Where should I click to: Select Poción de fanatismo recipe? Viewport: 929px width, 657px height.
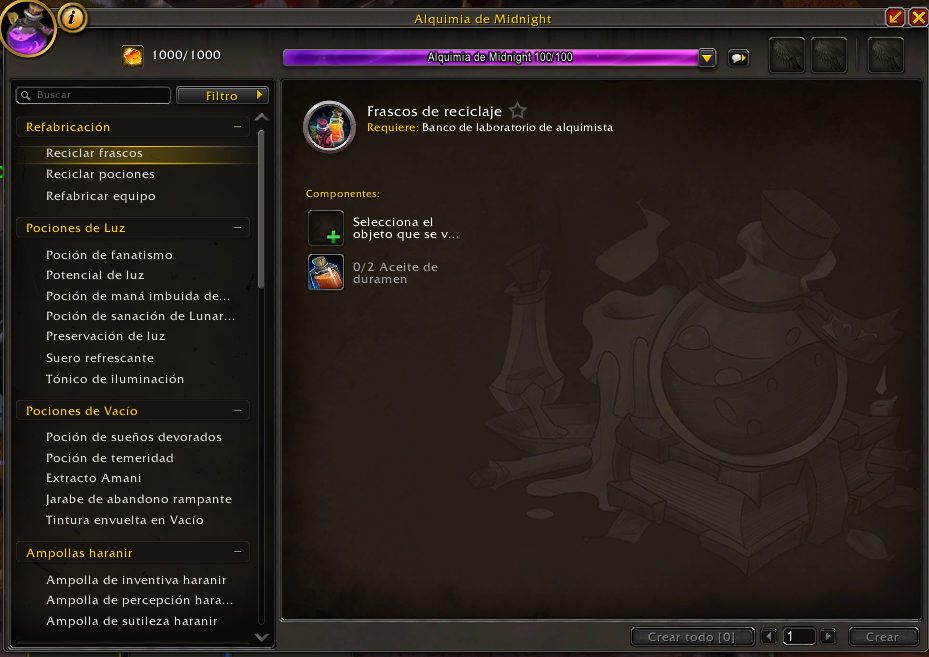(109, 255)
